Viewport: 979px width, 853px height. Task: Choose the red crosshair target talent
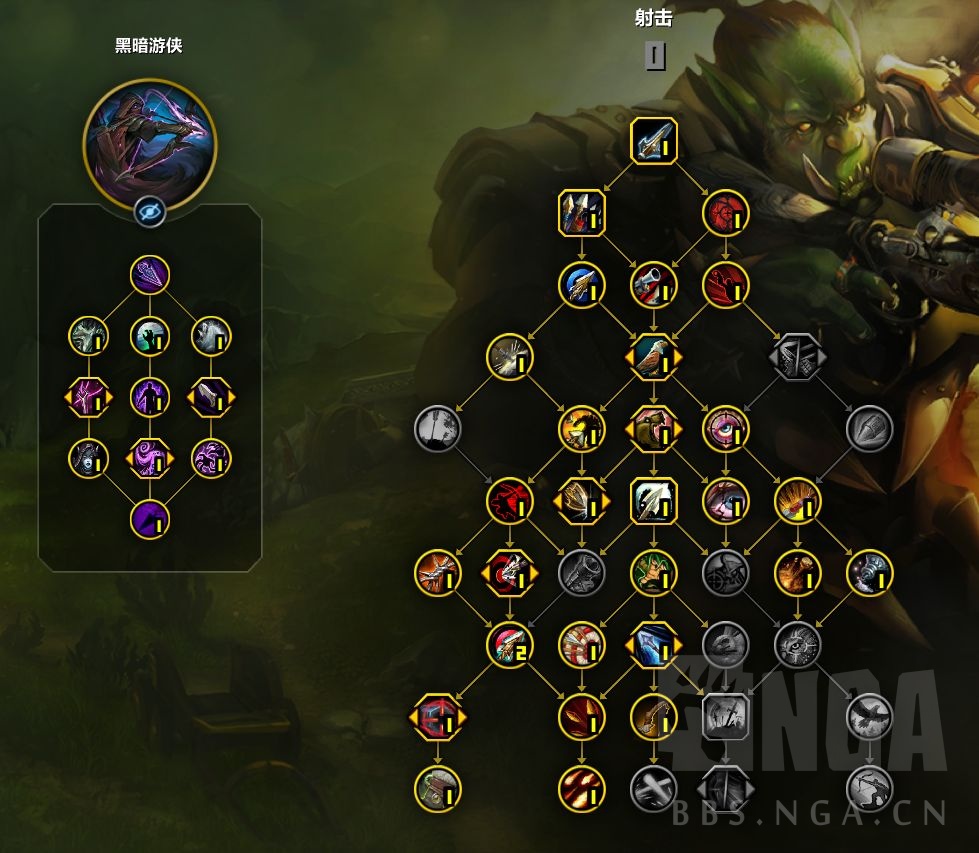pos(725,213)
